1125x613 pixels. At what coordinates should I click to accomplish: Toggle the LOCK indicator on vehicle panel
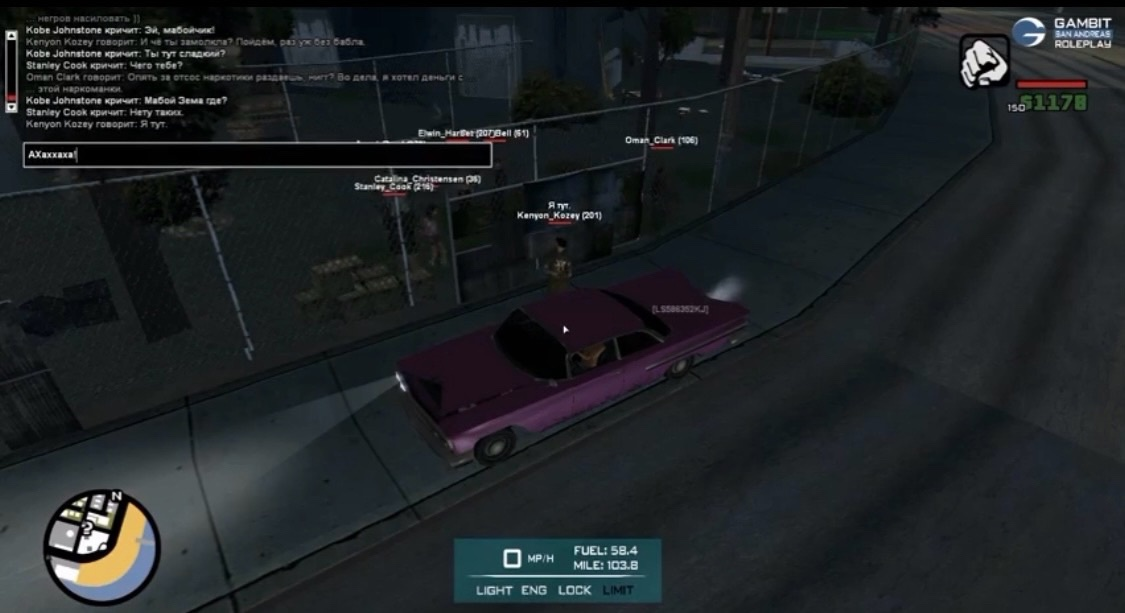[x=575, y=590]
